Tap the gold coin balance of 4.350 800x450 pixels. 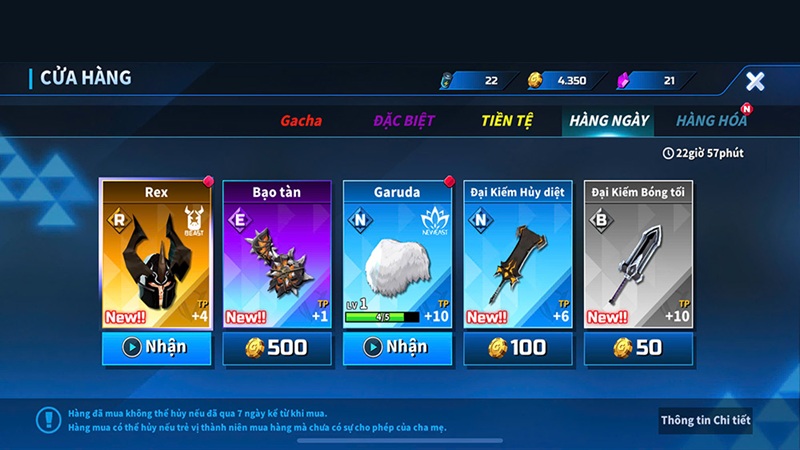point(567,80)
